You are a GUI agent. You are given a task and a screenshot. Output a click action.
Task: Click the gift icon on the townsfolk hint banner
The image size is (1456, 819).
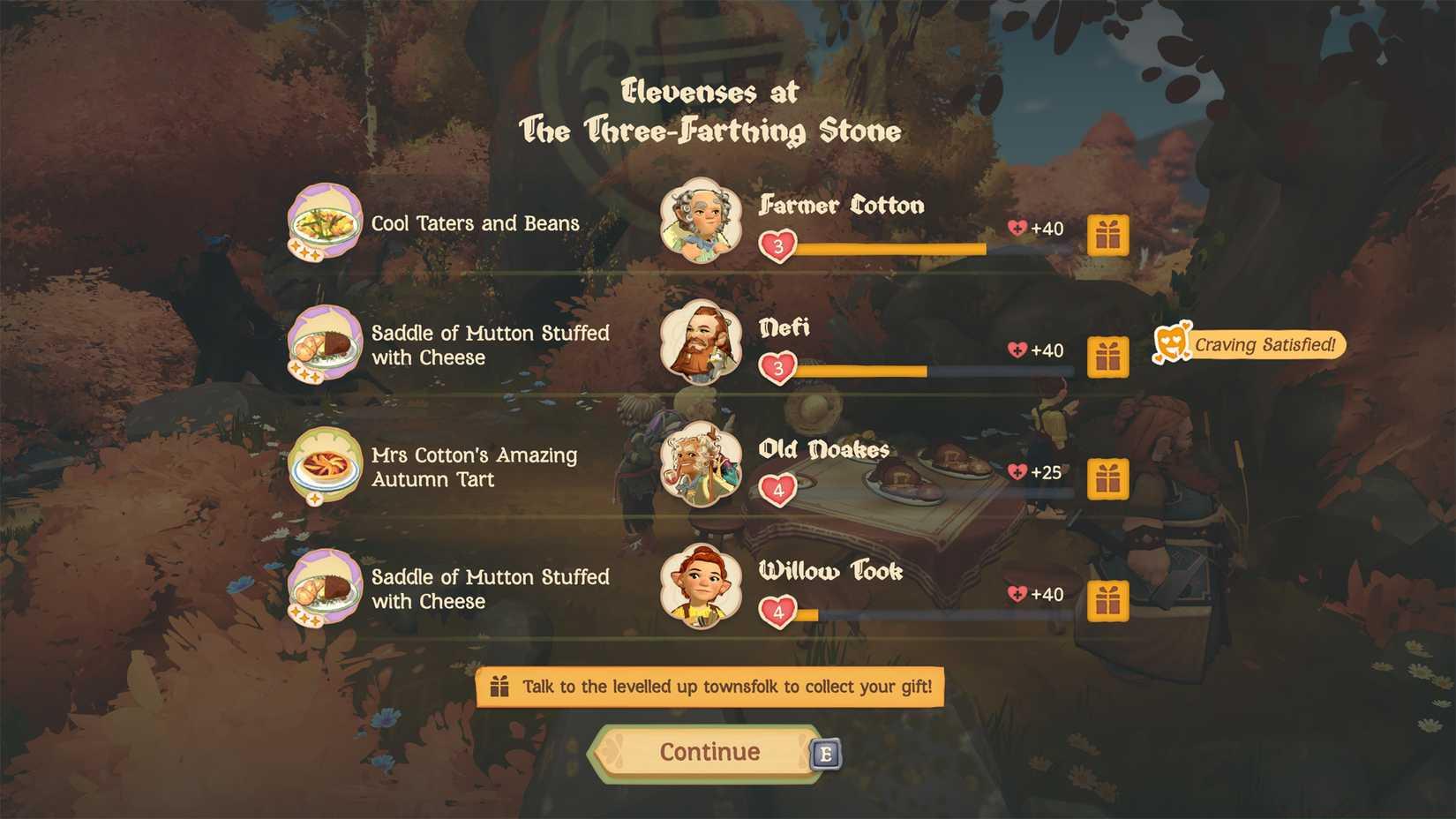point(500,687)
